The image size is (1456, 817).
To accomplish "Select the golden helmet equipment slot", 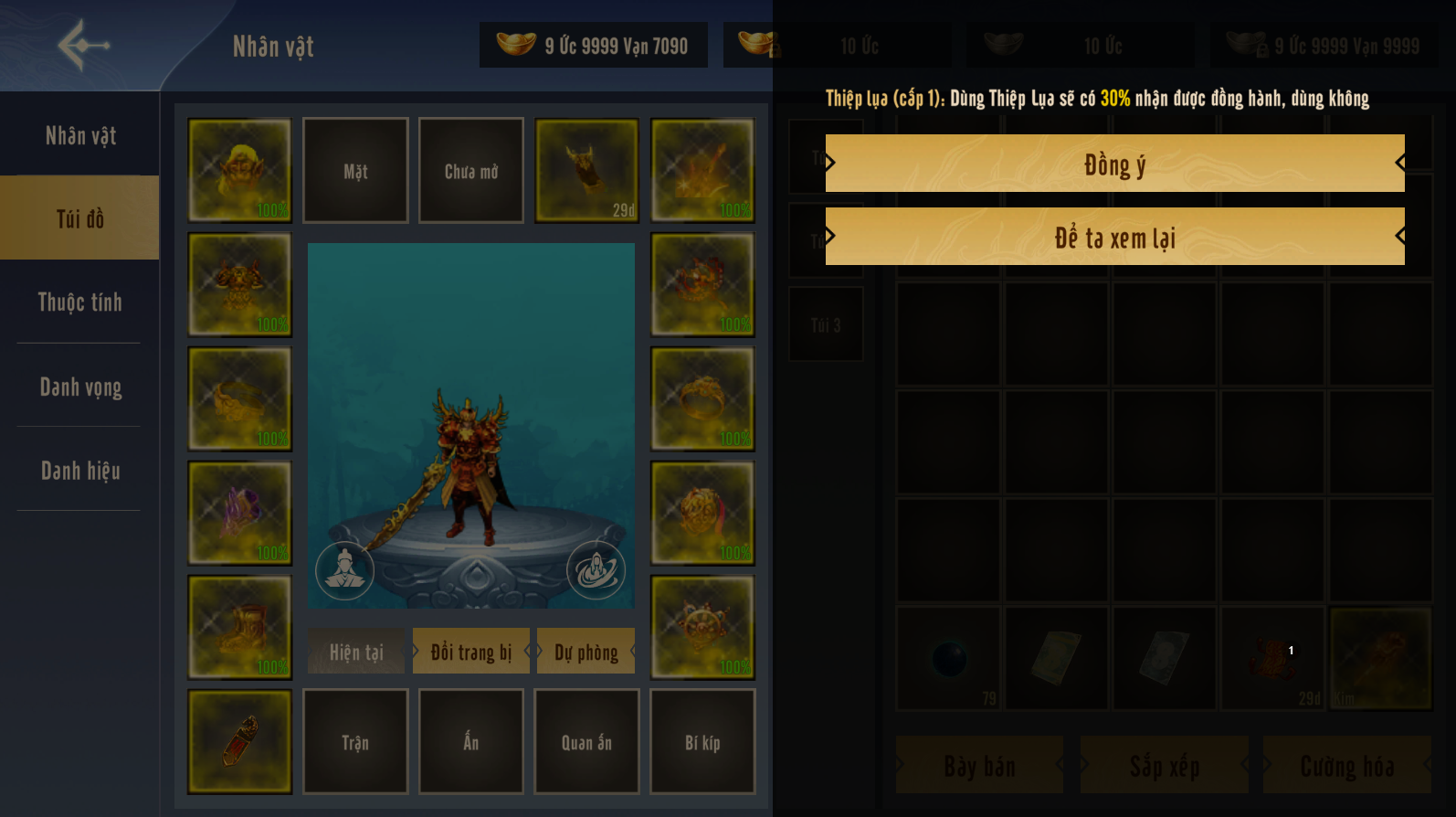I will (239, 171).
